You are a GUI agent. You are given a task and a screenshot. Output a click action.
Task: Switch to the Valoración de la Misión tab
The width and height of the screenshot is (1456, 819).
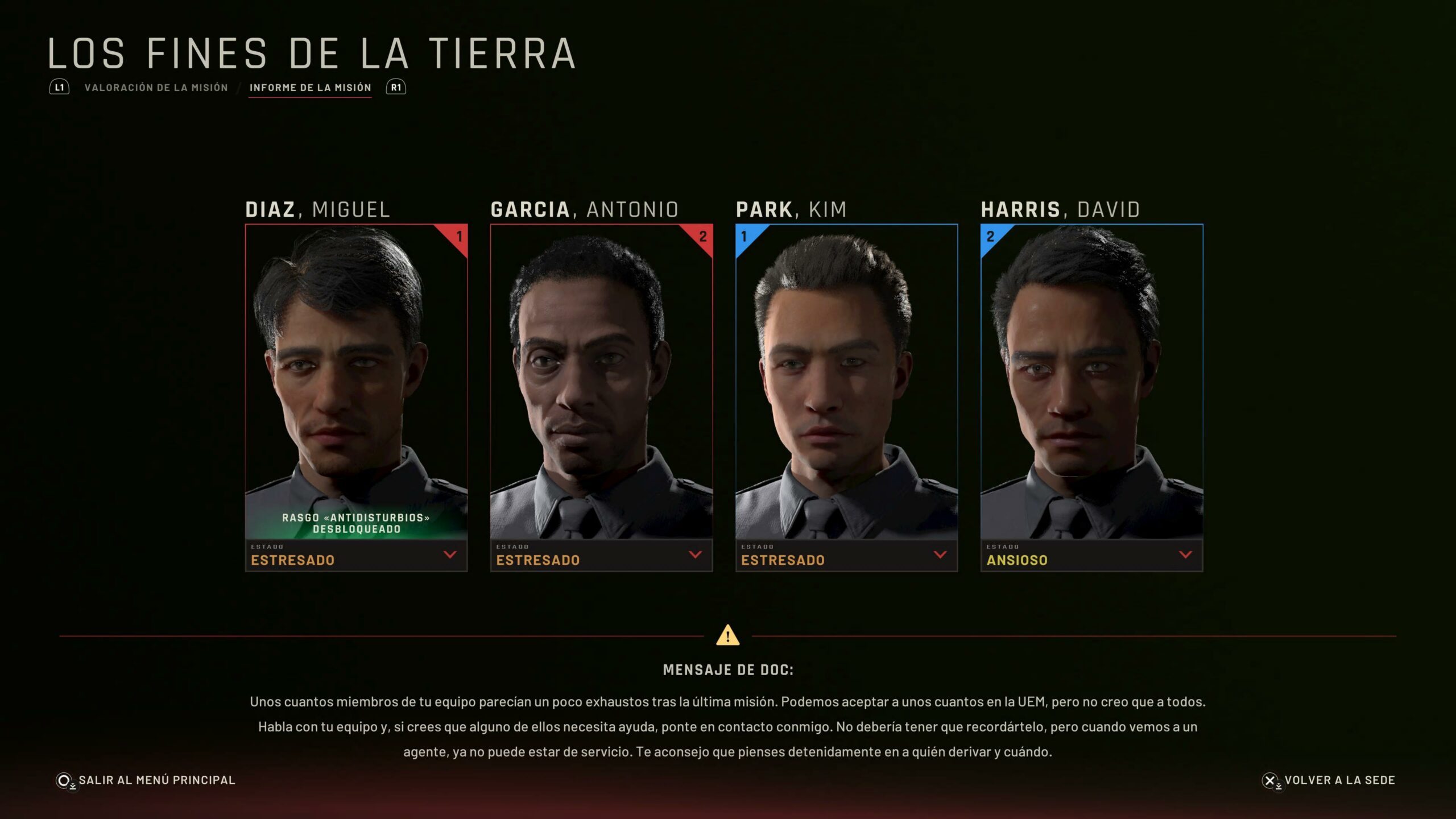click(x=156, y=88)
